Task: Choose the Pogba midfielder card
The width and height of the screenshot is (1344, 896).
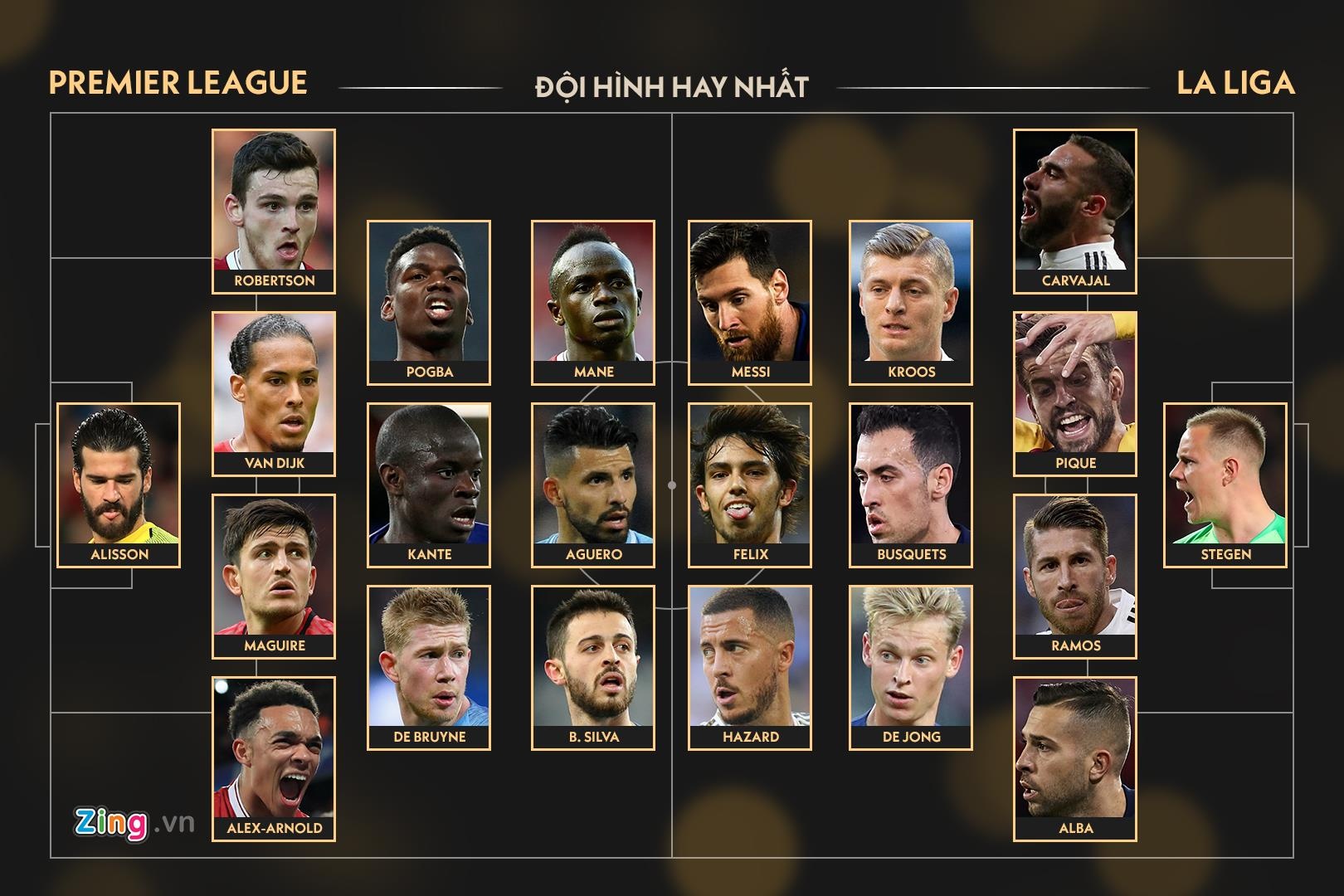Action: [429, 302]
